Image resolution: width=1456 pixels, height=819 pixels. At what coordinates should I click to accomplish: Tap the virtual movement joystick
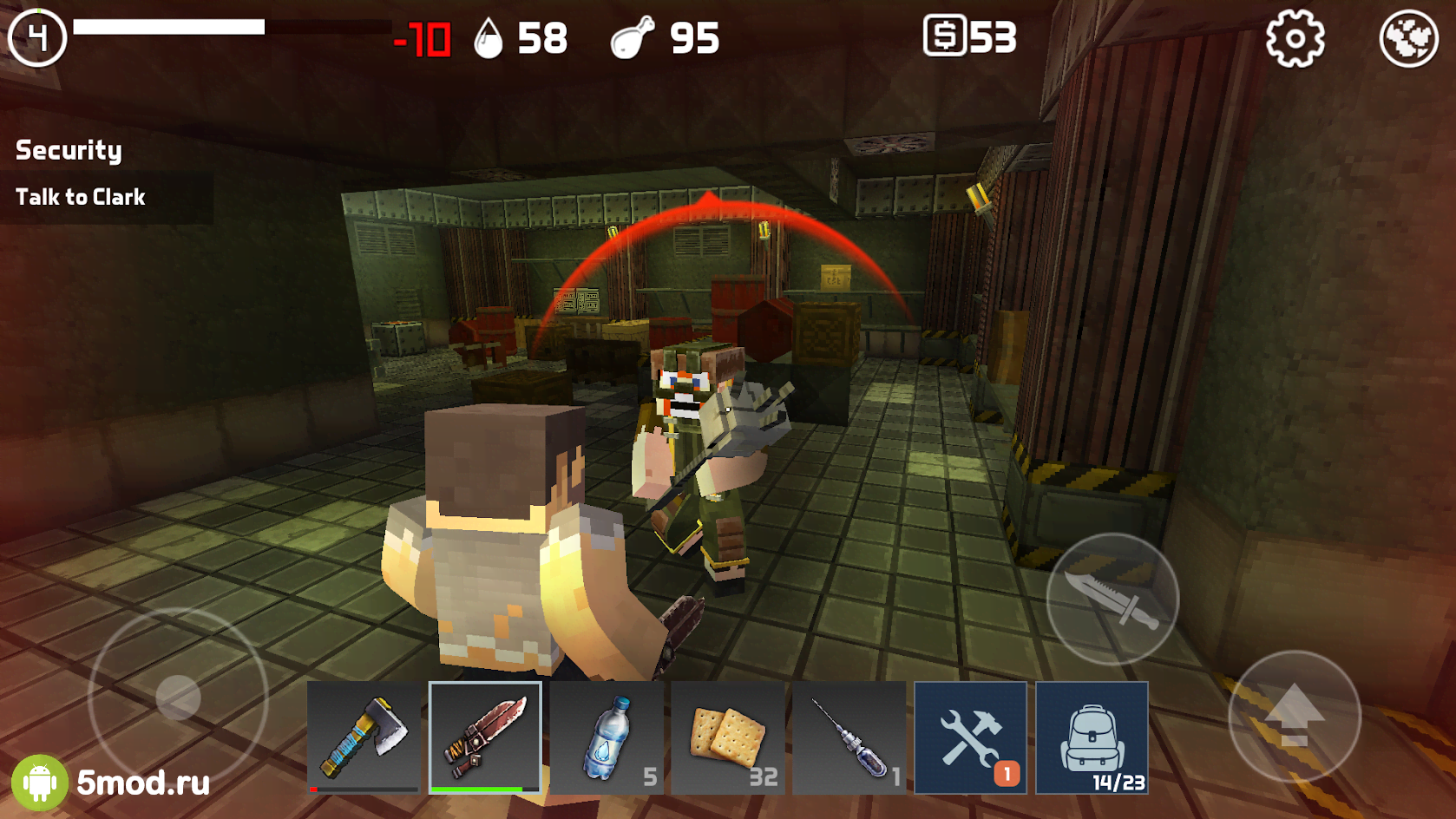point(178,697)
